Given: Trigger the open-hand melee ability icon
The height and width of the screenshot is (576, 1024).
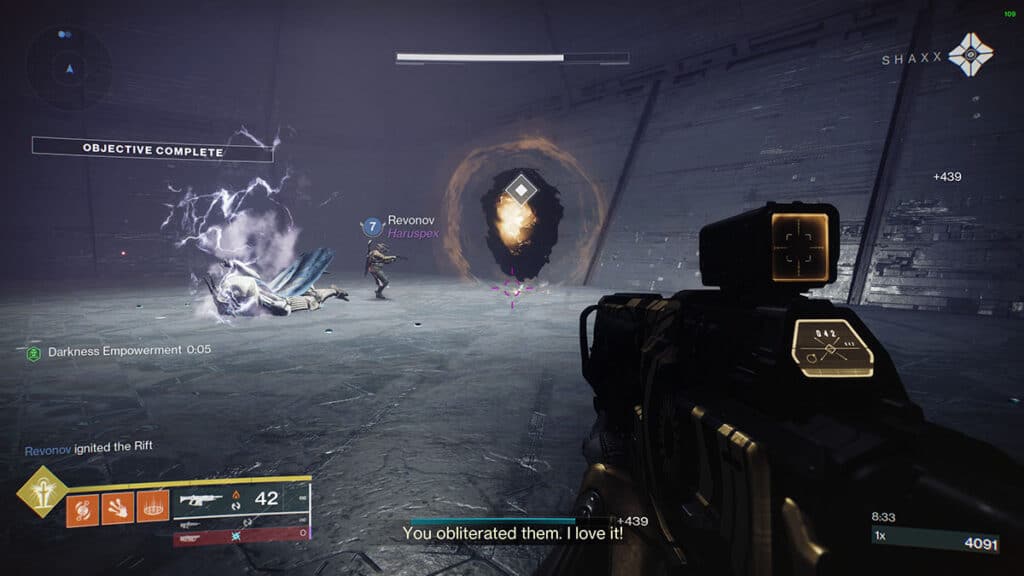Looking at the screenshot, I should pos(117,508).
